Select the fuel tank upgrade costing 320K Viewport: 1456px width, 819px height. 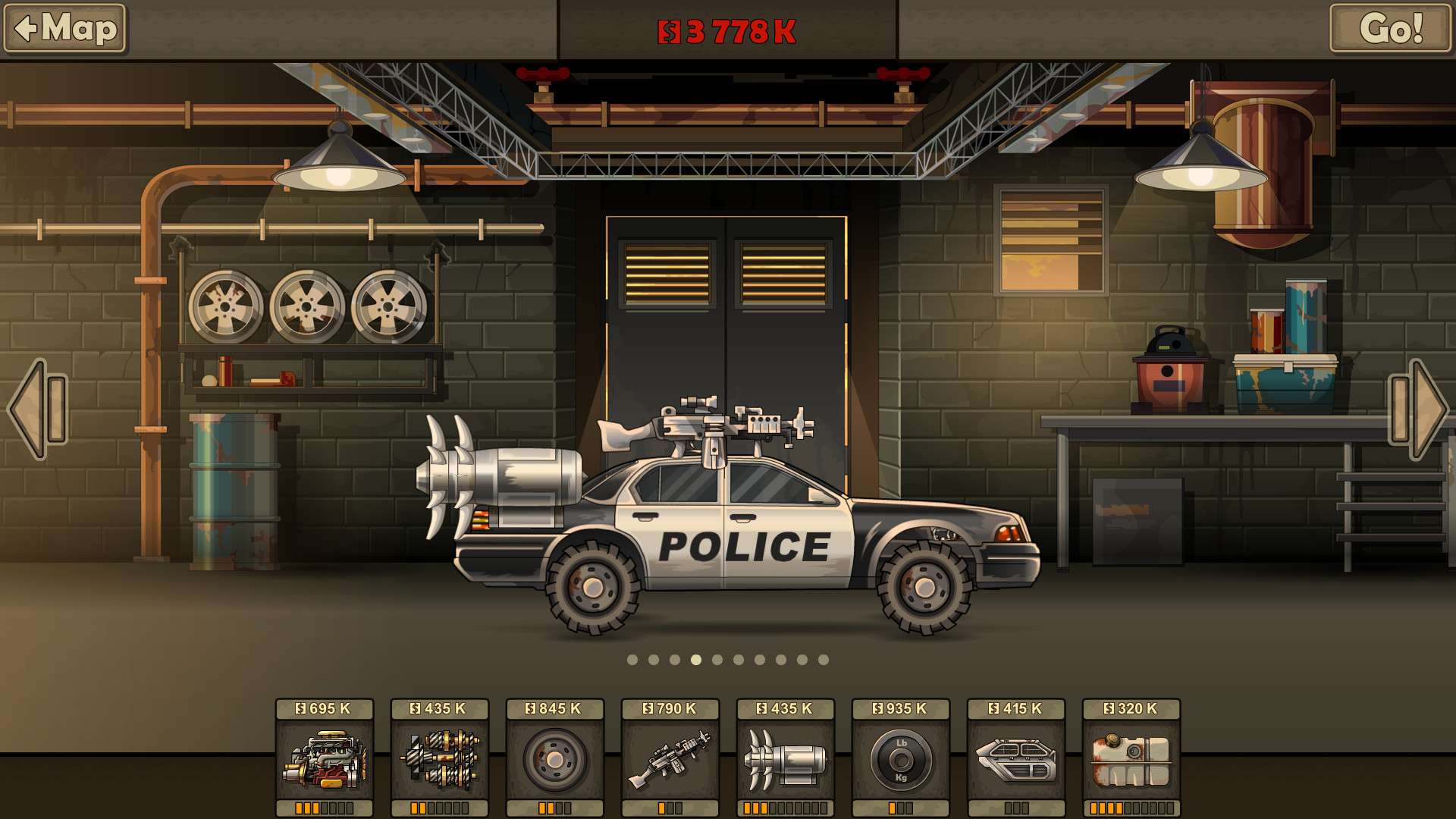1130,758
